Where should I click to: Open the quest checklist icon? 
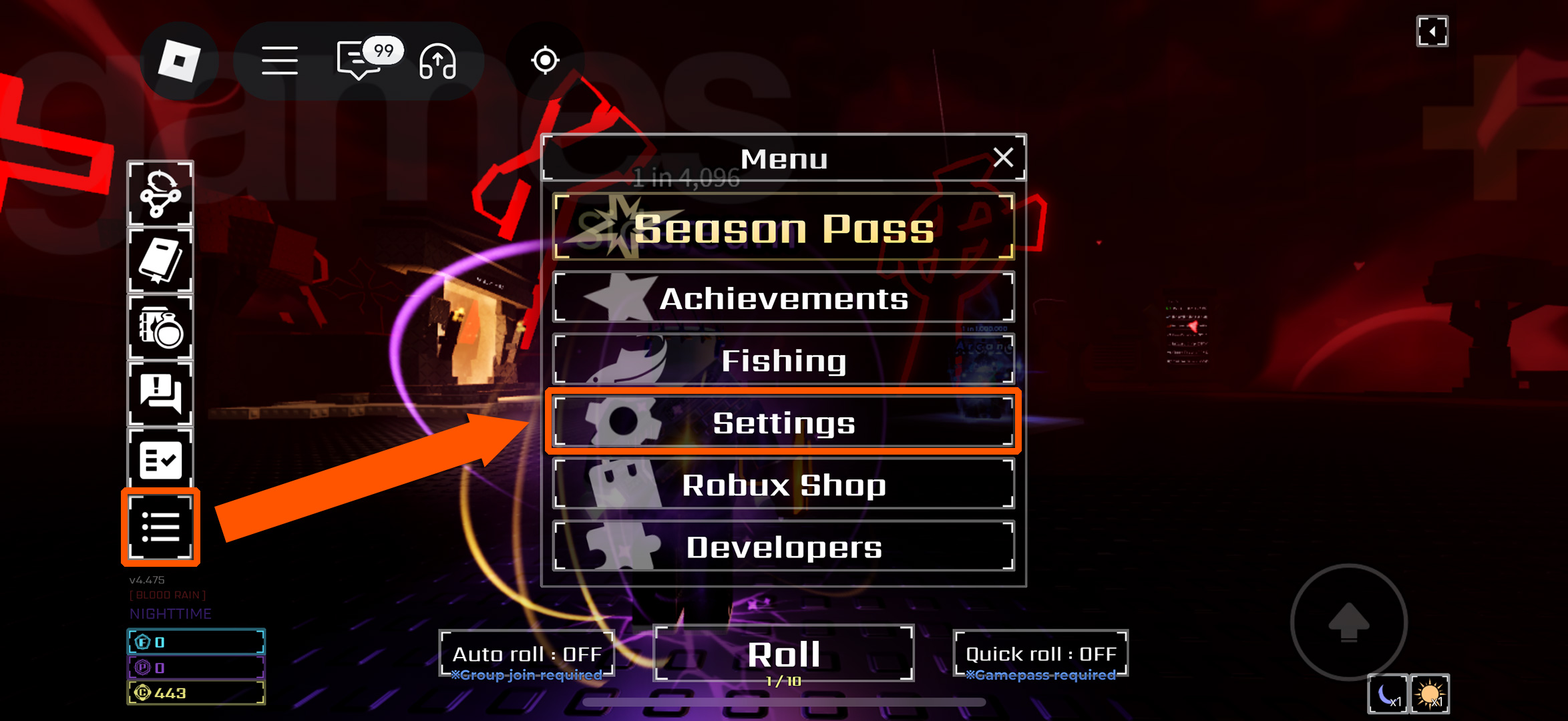point(160,459)
